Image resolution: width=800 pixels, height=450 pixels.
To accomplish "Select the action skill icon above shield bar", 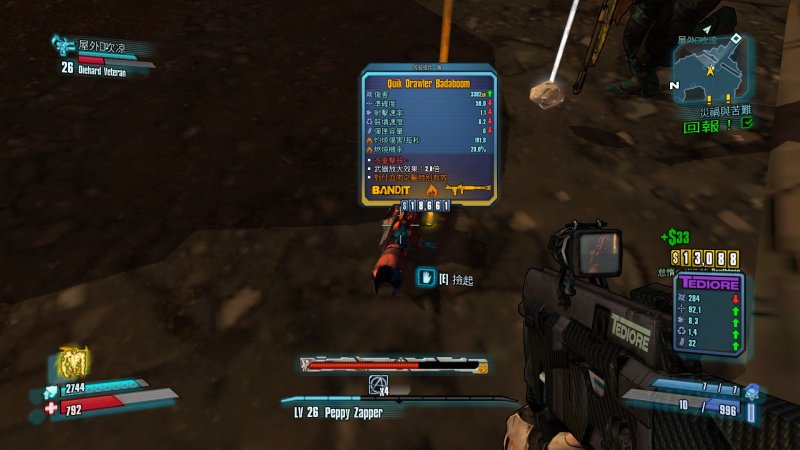I will pos(70,360).
